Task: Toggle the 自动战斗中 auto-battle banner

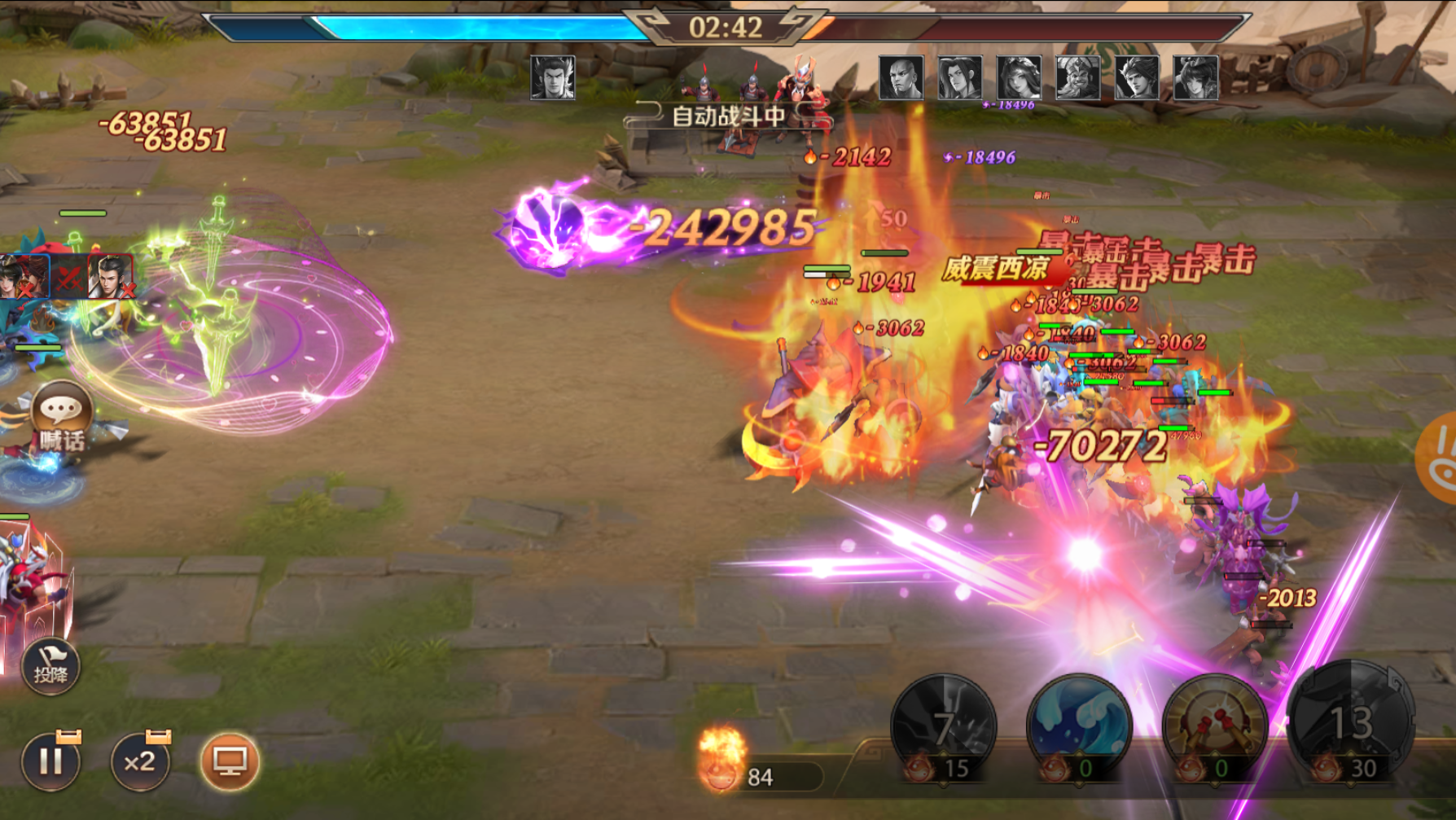Action: [x=727, y=116]
